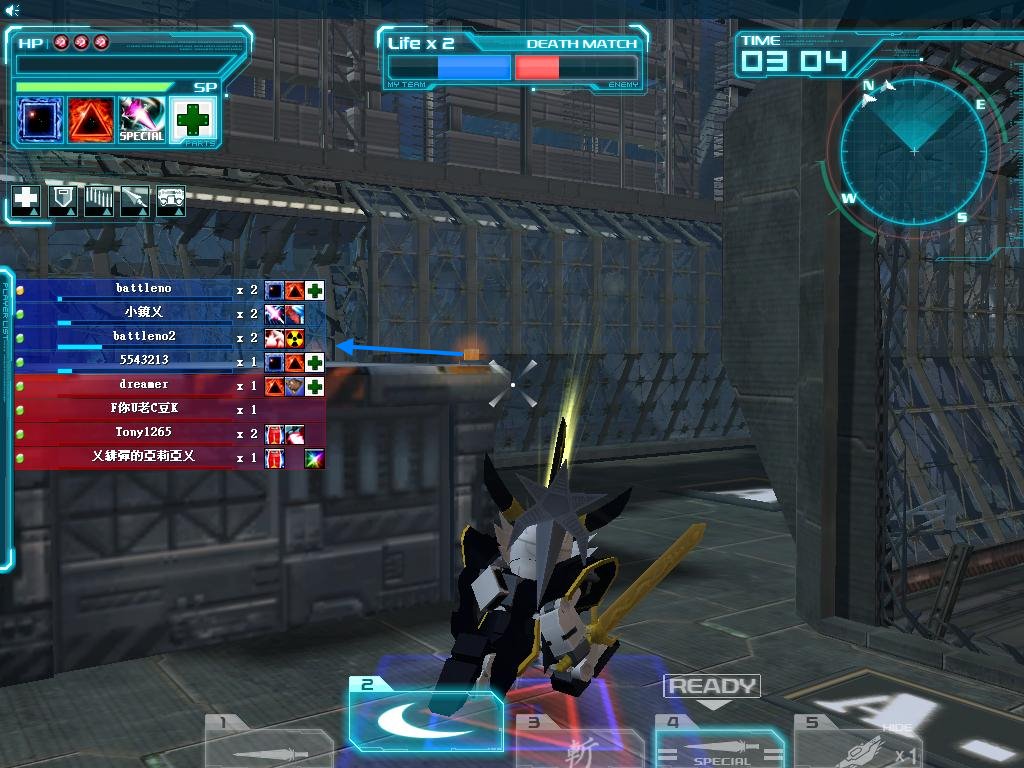Select the green cross PARTS item
This screenshot has width=1024, height=768.
(x=193, y=120)
